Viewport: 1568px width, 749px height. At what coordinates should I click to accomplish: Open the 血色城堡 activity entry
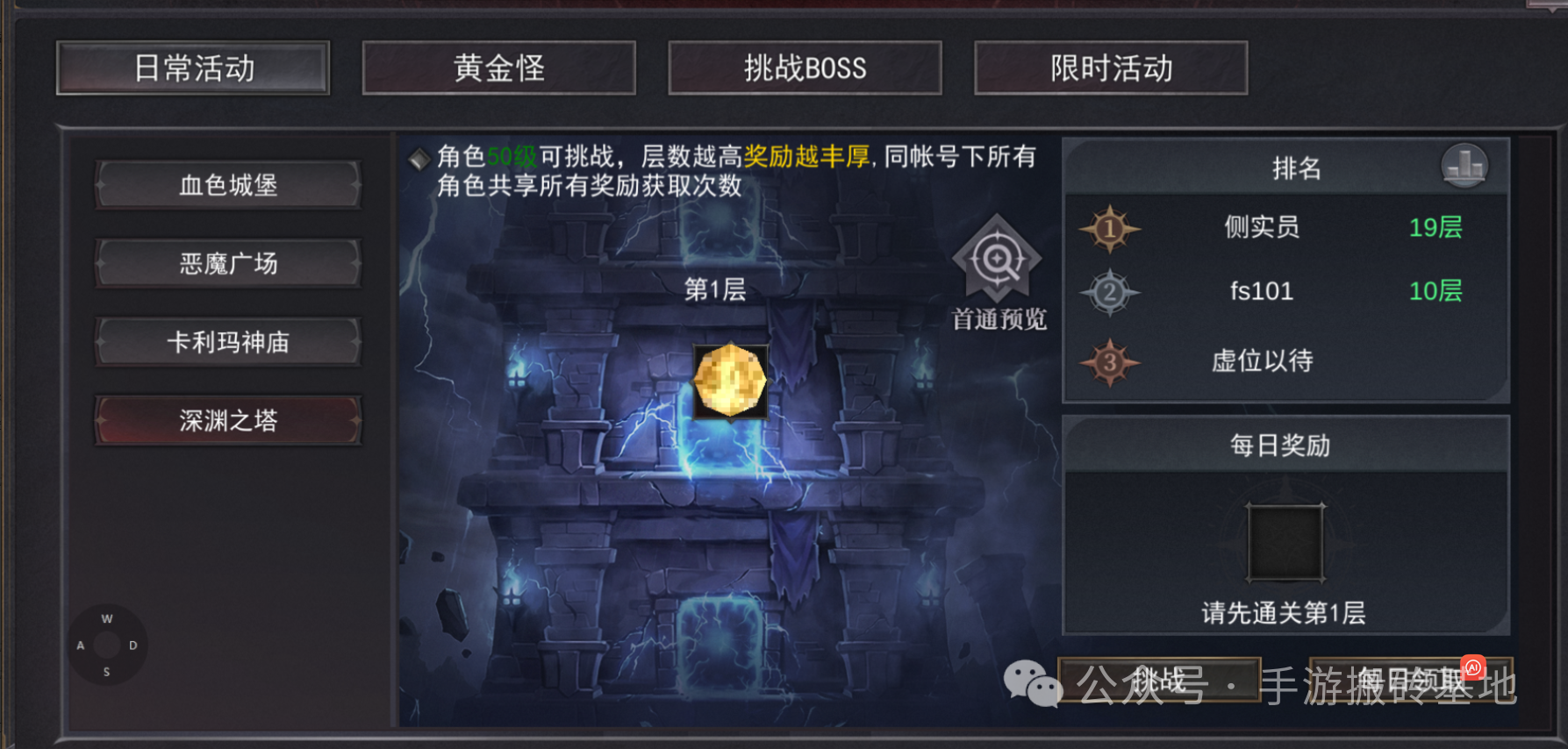click(228, 184)
